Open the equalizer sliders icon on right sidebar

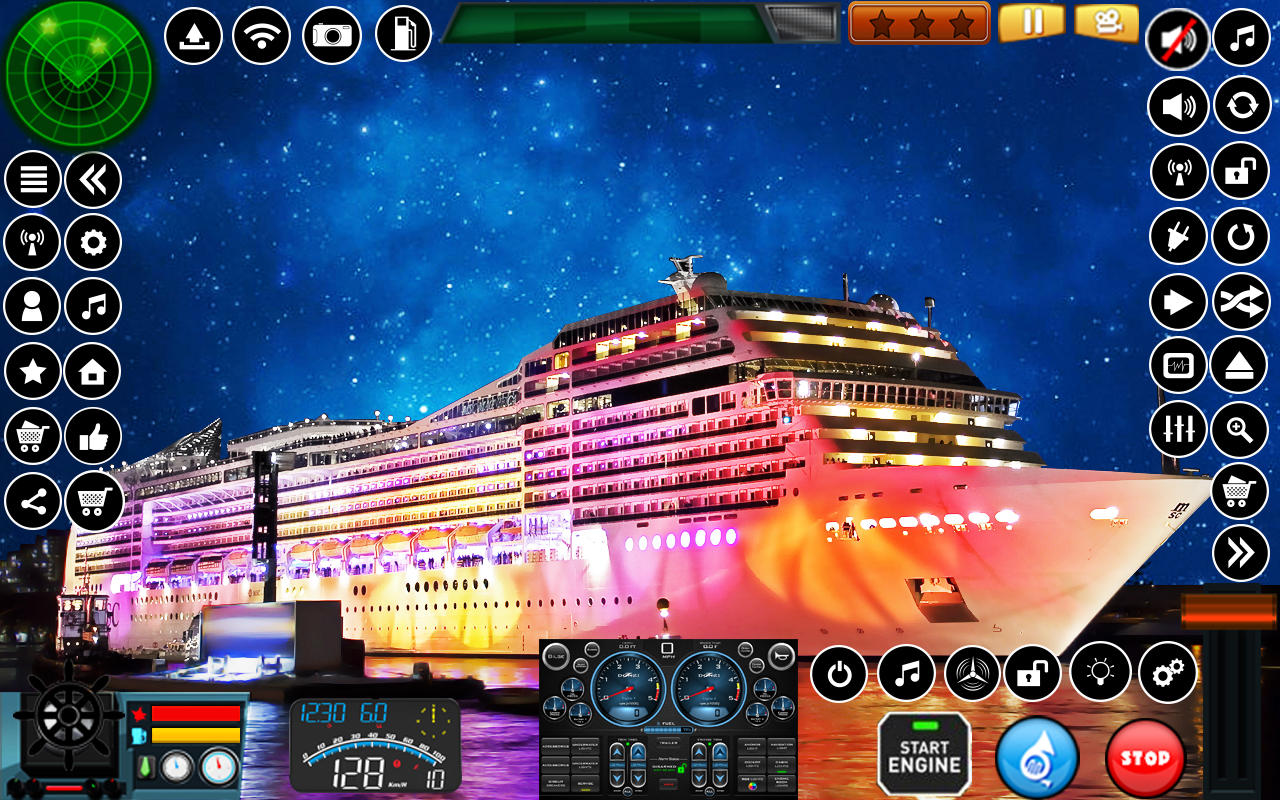tap(1178, 429)
